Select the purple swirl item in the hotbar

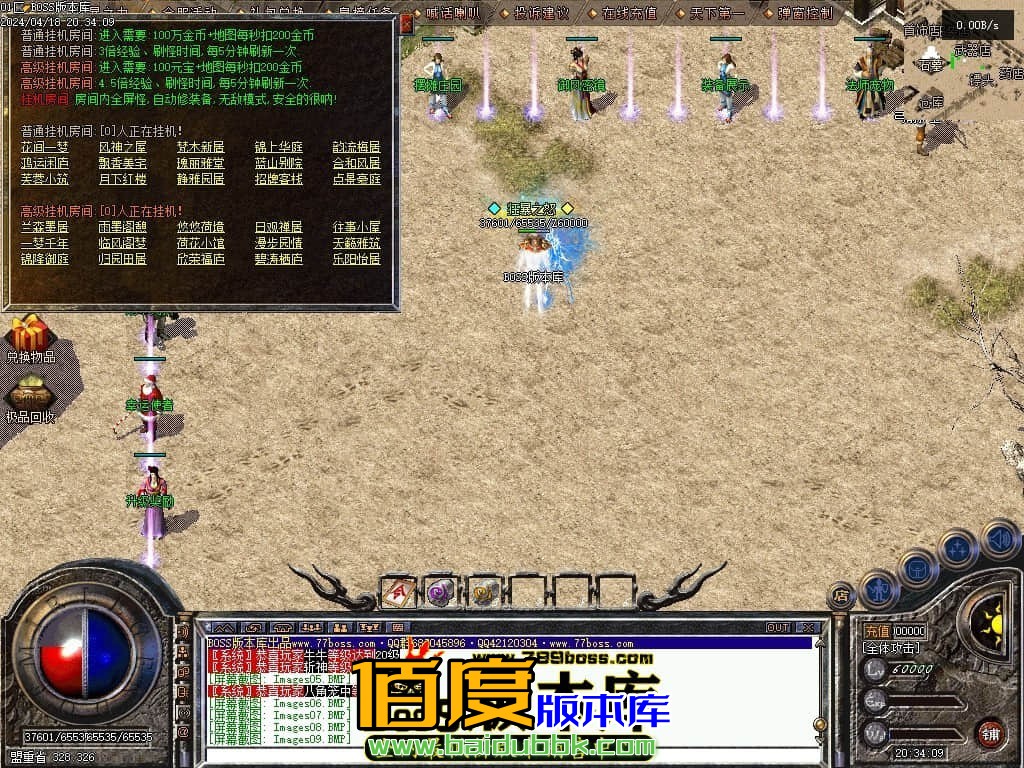click(440, 593)
